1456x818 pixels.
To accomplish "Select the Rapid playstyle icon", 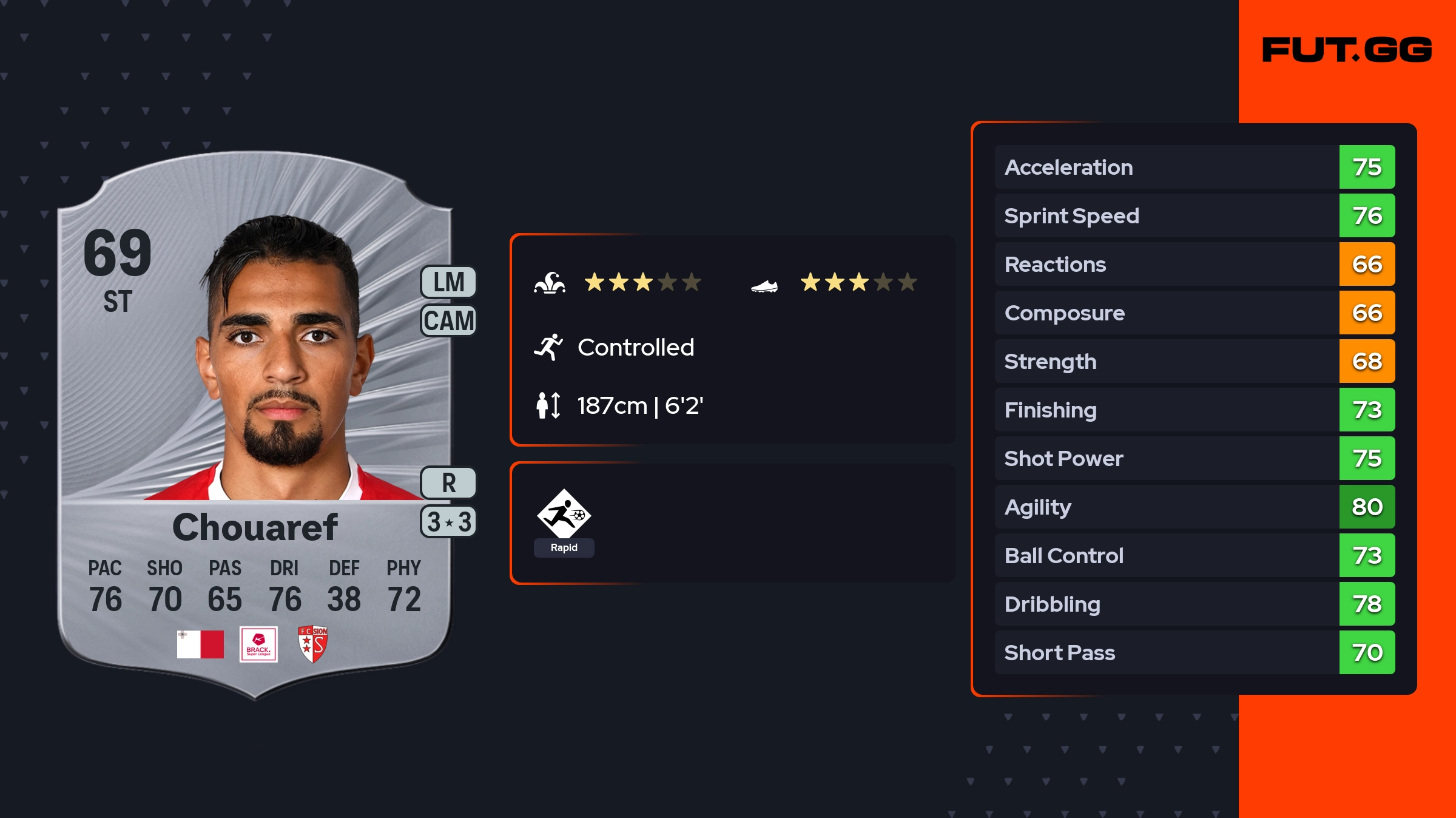I will pyautogui.click(x=564, y=515).
